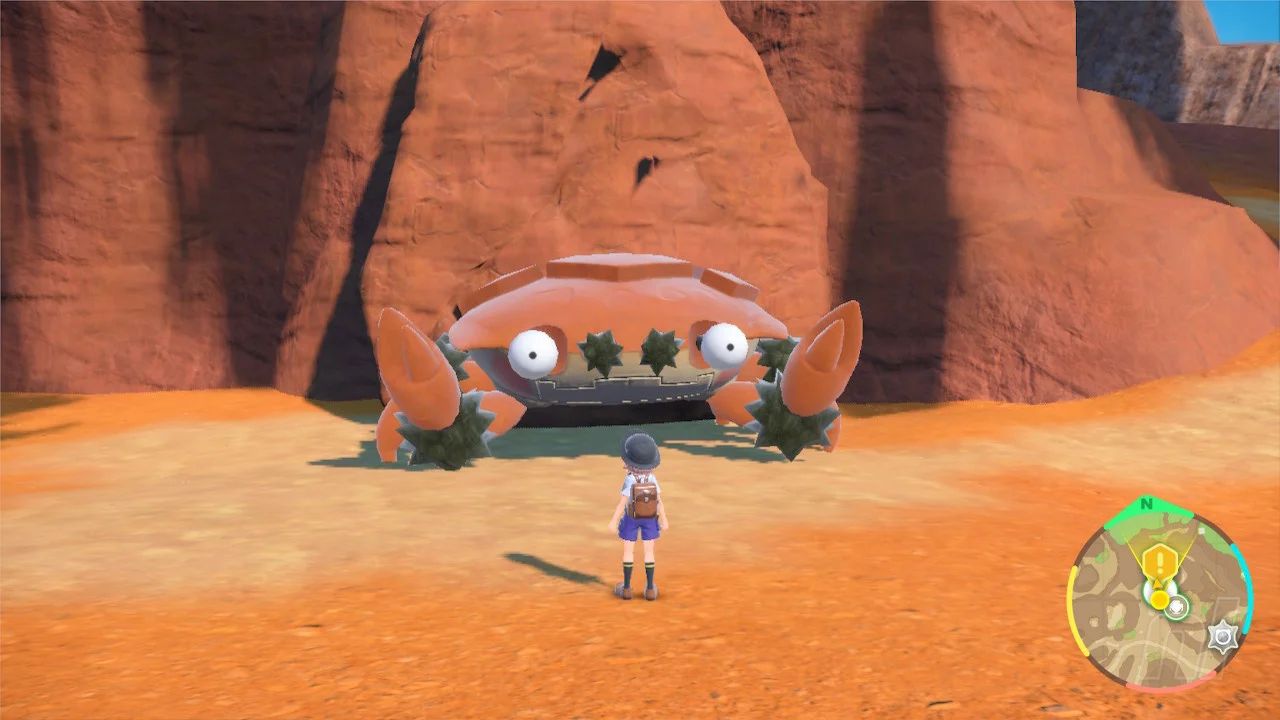Viewport: 1280px width, 720px height.
Task: Click the gym badge icon on the minimap
Action: (x=1223, y=635)
